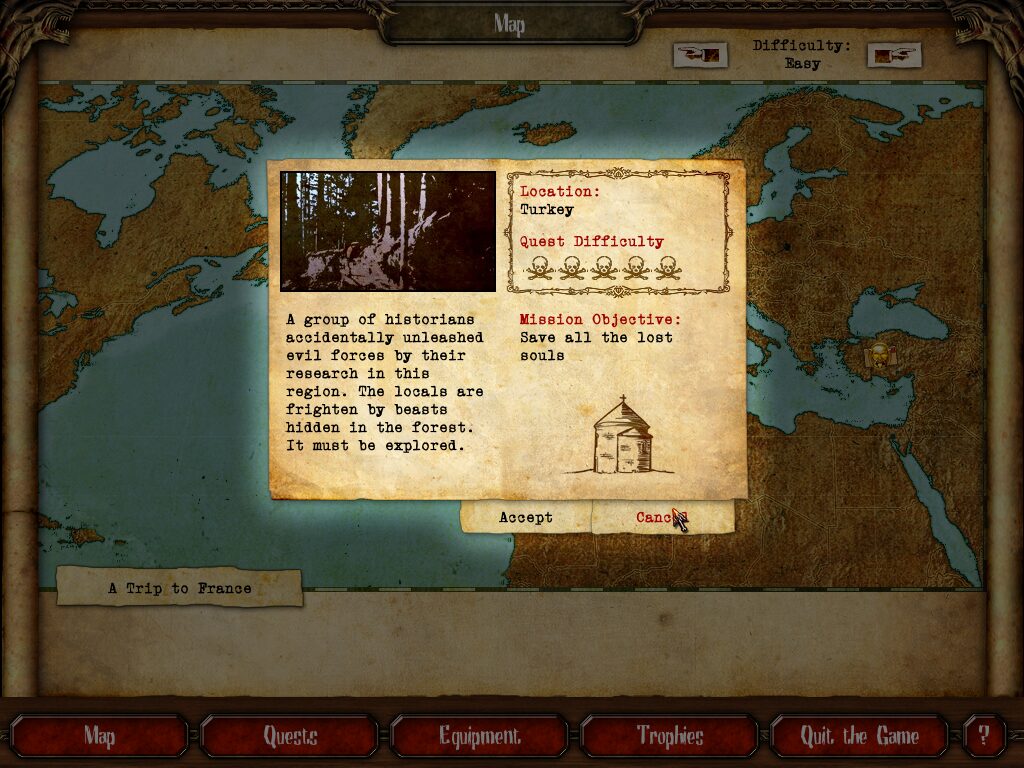Raise difficulty with the right-pointing hand
The height and width of the screenshot is (768, 1024).
[893, 55]
